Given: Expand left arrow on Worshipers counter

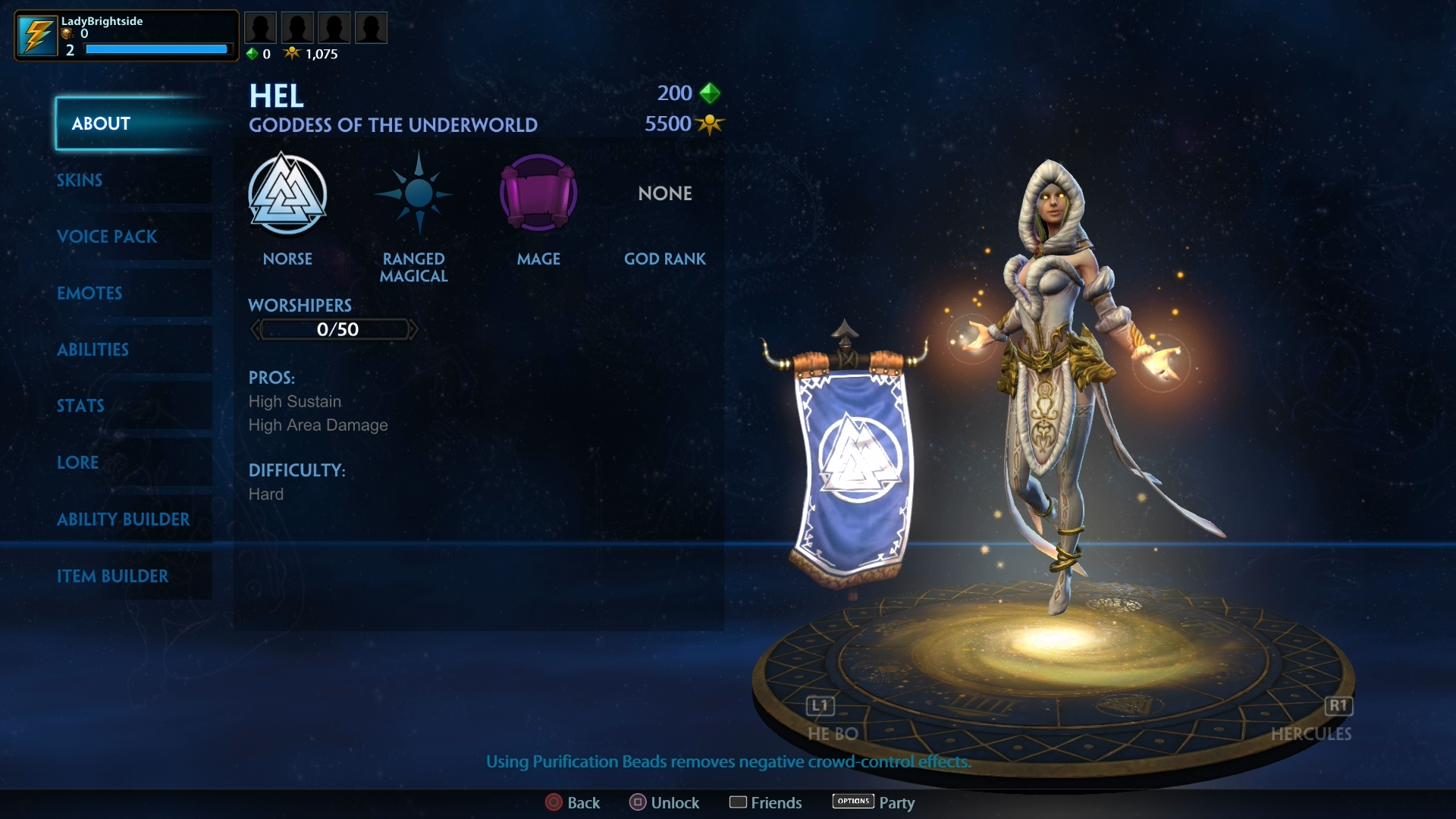Looking at the screenshot, I should 255,329.
